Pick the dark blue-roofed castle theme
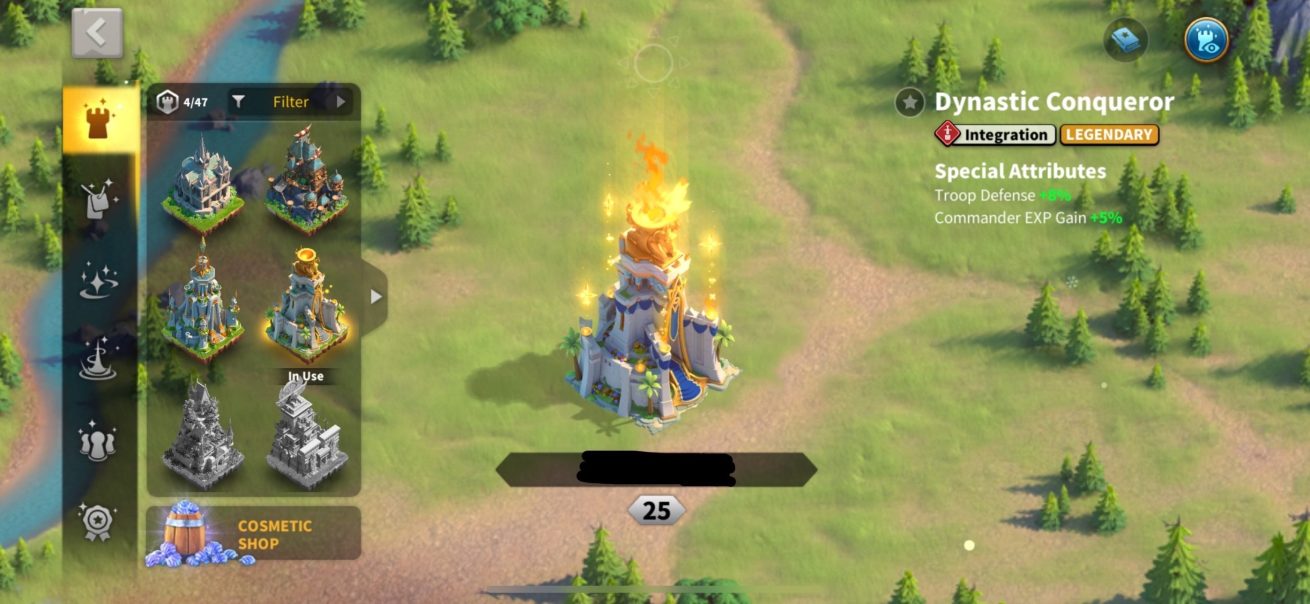Image resolution: width=1310 pixels, height=604 pixels. pos(306,182)
